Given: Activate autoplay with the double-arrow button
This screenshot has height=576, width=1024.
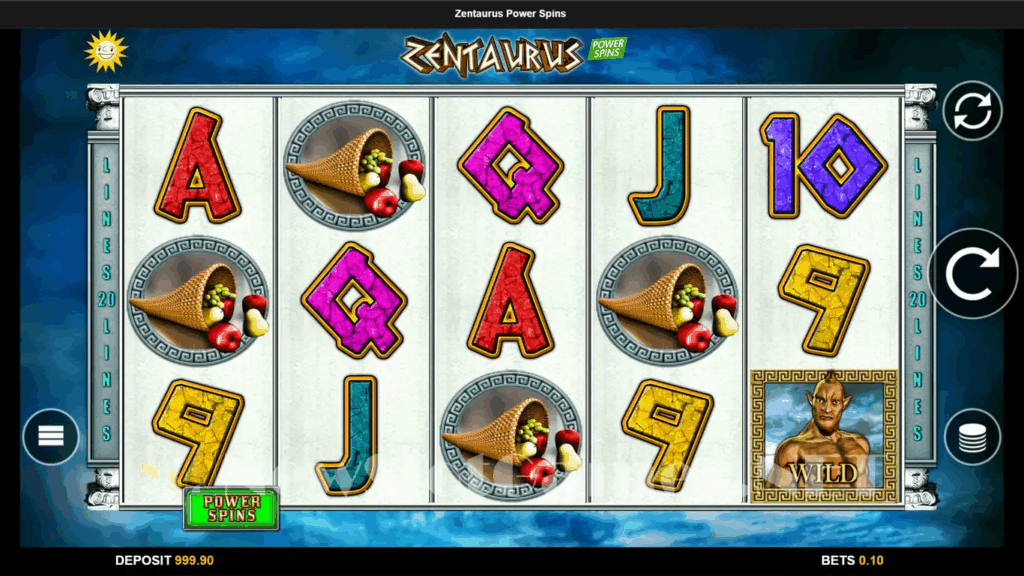Looking at the screenshot, I should coord(972,110).
